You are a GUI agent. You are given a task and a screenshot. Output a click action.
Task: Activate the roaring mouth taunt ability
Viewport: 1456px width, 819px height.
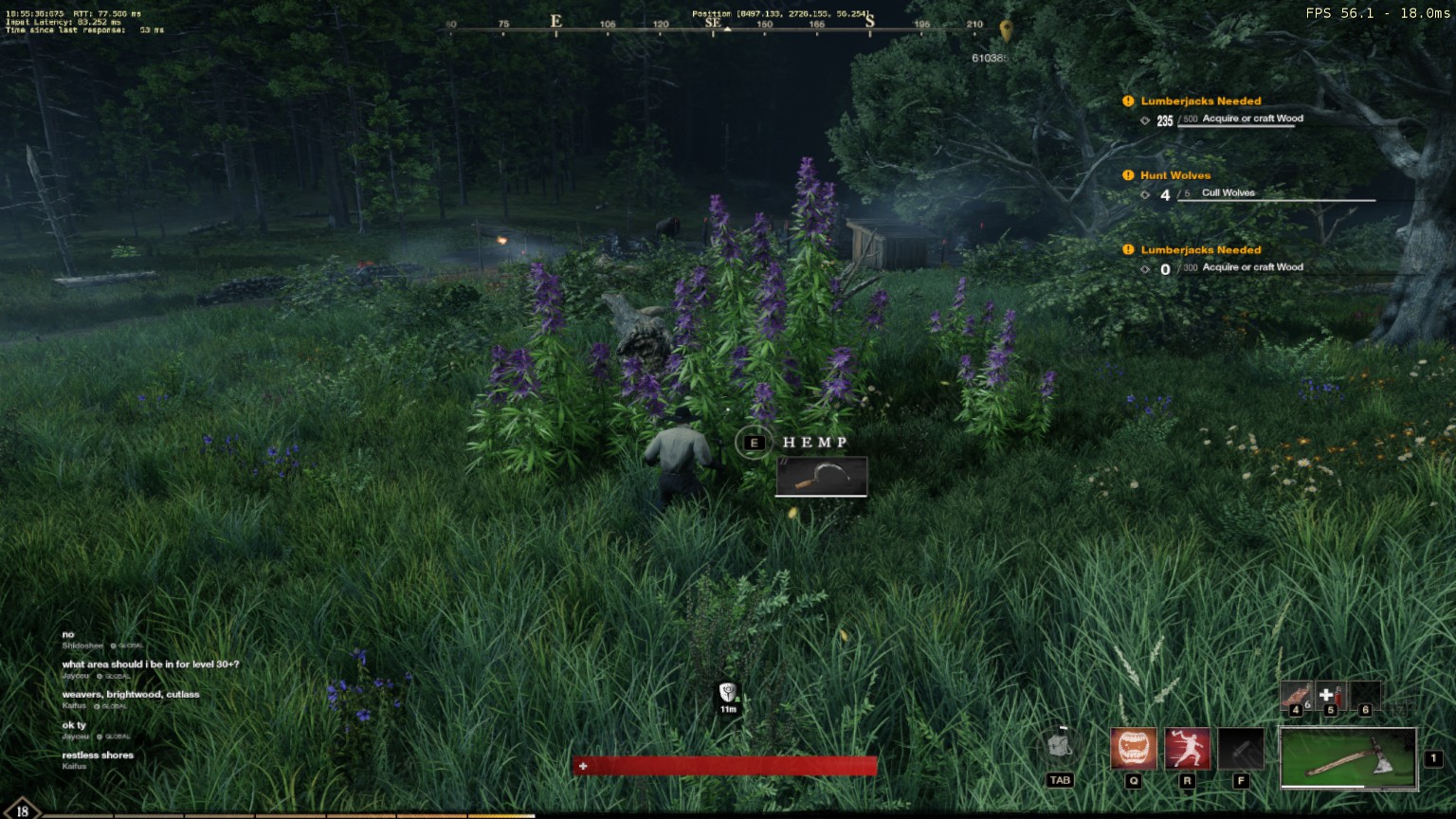coord(1134,750)
